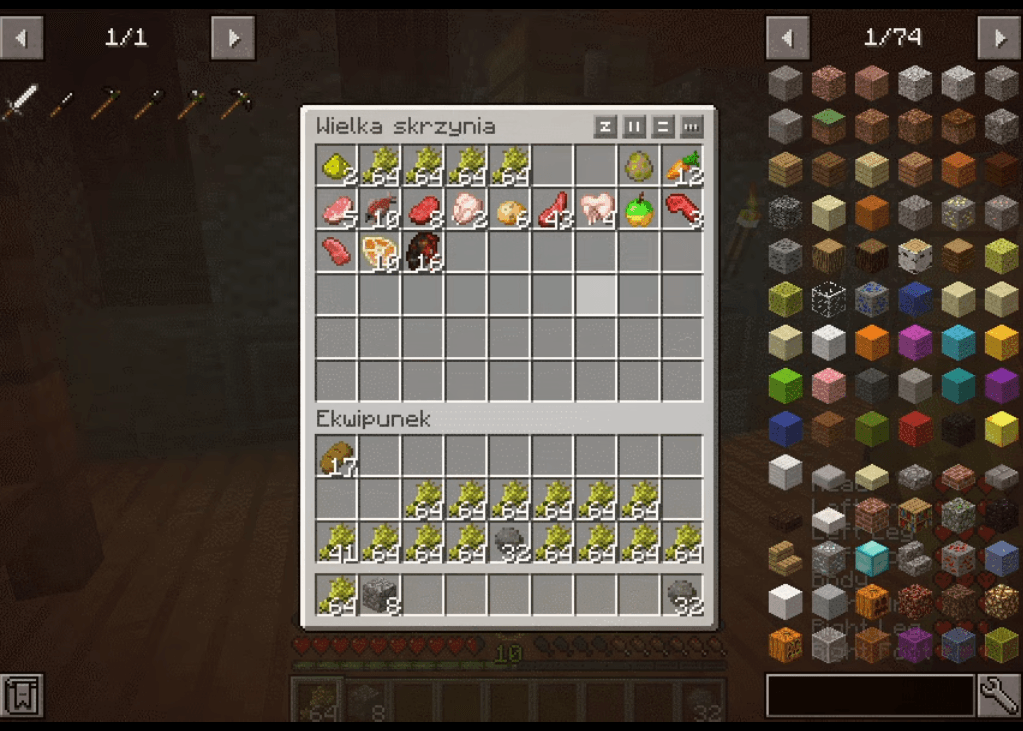The image size is (1023, 731).
Task: Click the search field below the item list
Action: coord(869,695)
